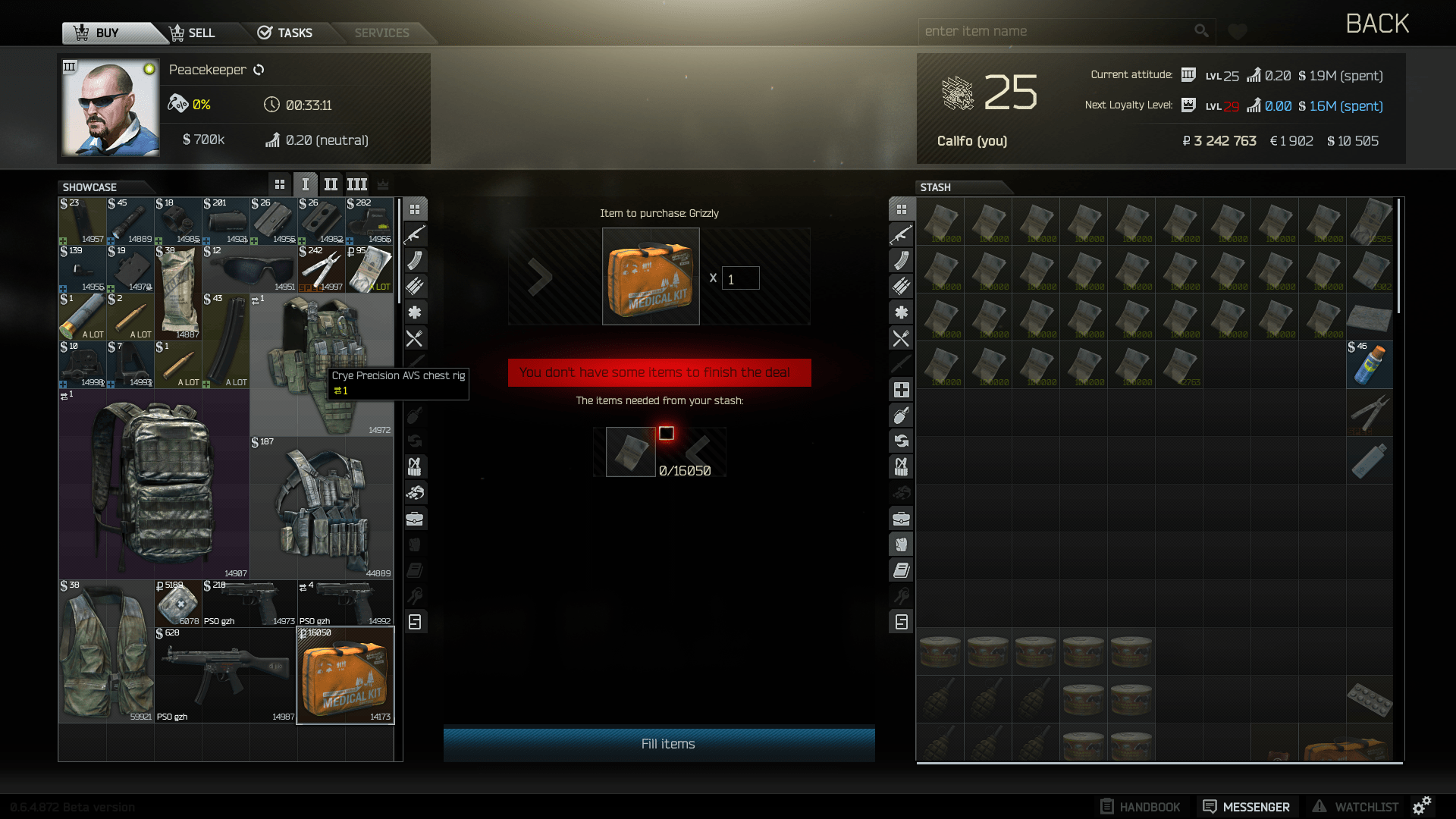Select the ammo filter in the stash sidebar
1456x819 pixels.
click(x=901, y=286)
